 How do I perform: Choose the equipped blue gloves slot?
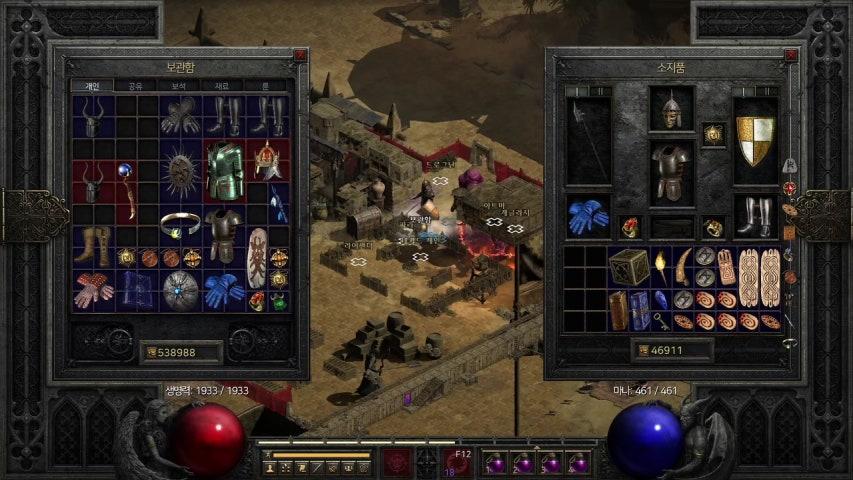tap(588, 216)
